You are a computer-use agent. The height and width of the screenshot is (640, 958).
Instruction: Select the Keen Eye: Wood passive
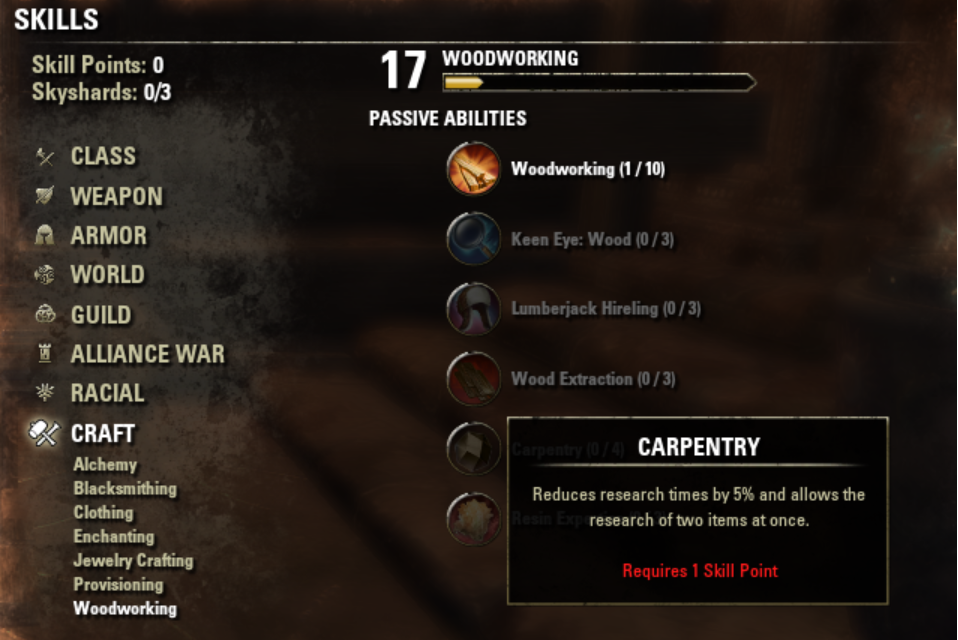point(473,239)
